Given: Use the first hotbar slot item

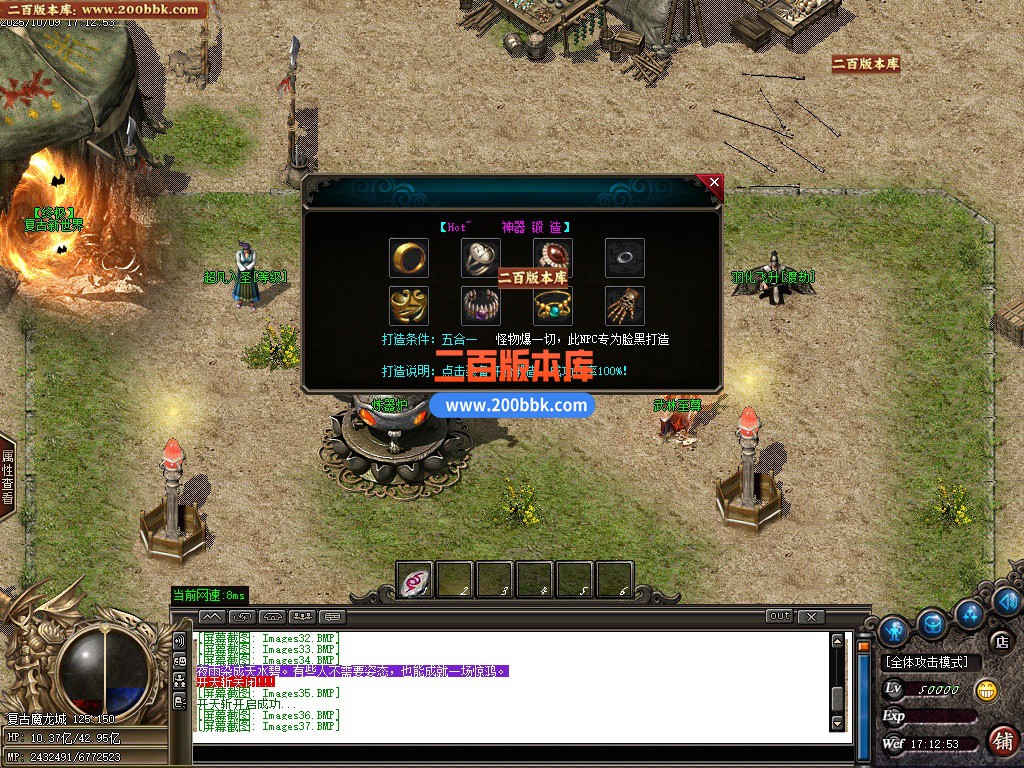Looking at the screenshot, I should (415, 580).
